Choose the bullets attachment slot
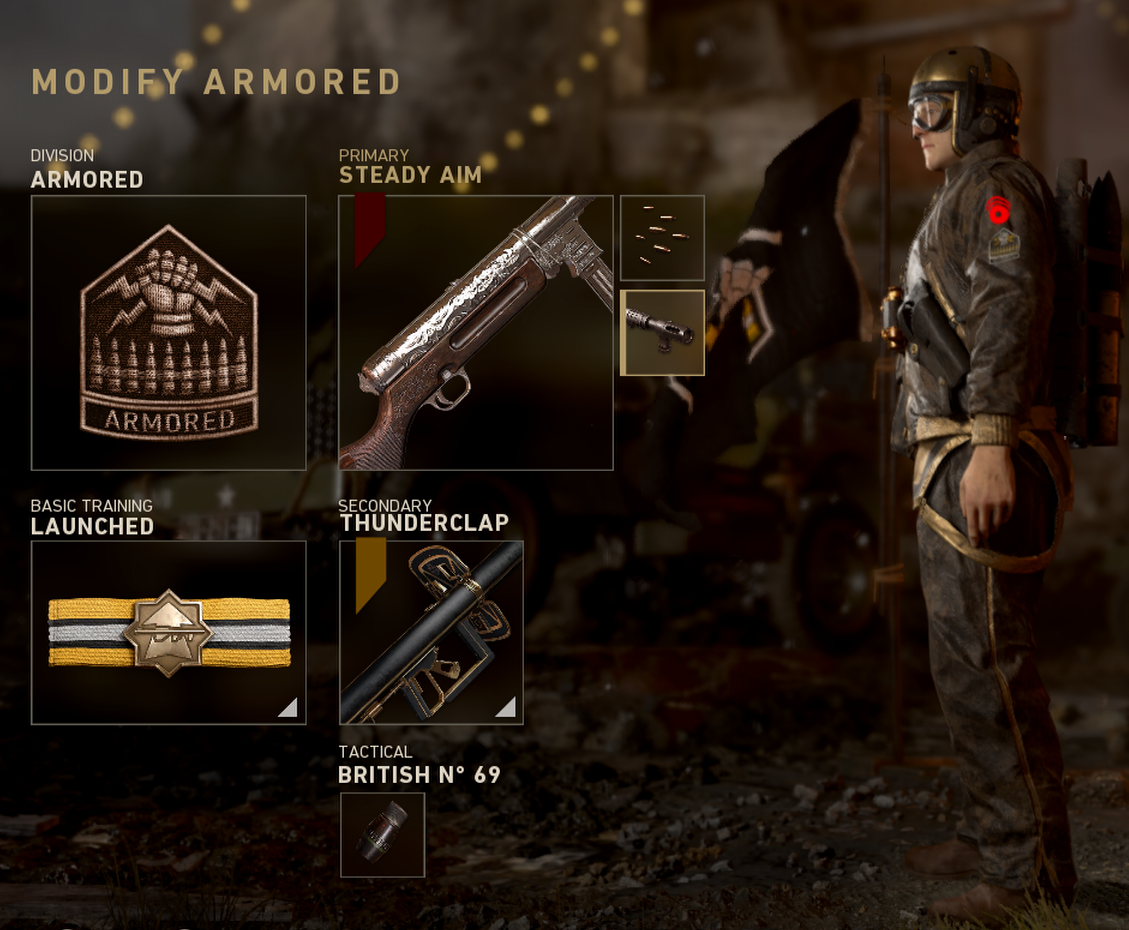Image resolution: width=1129 pixels, height=930 pixels. point(662,238)
